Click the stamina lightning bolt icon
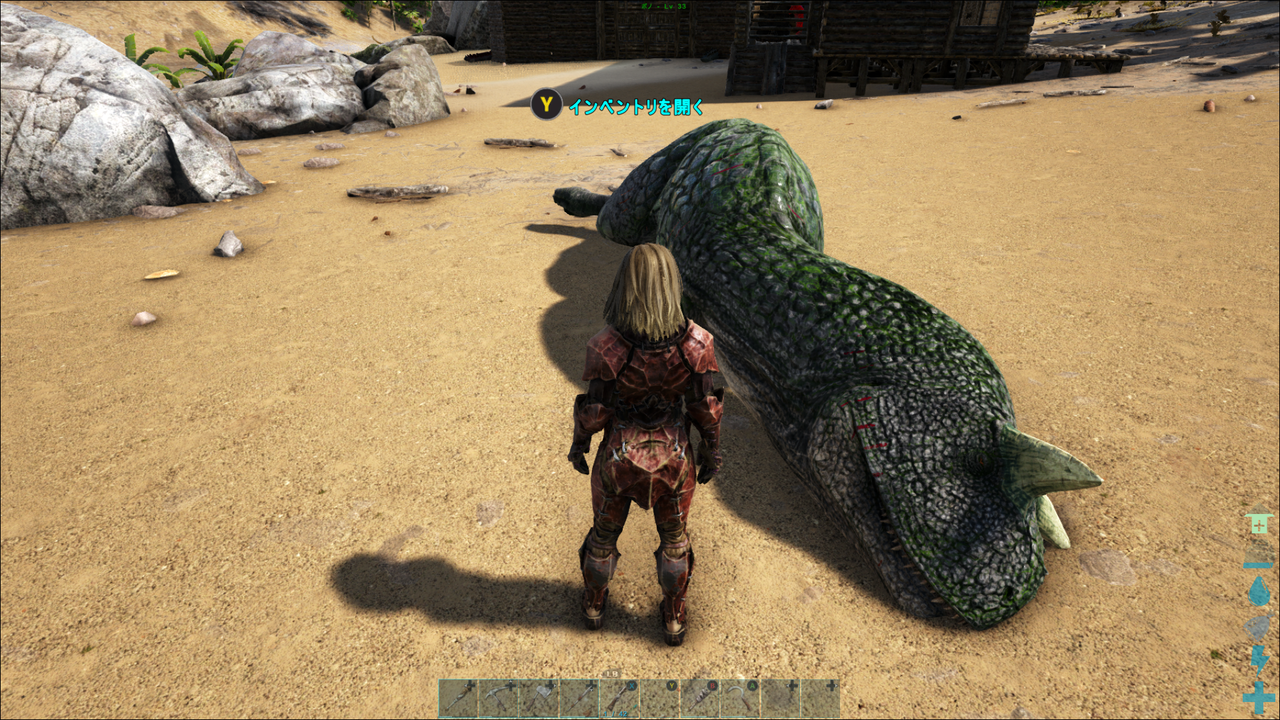Viewport: 1280px width, 720px height. pos(1258,659)
